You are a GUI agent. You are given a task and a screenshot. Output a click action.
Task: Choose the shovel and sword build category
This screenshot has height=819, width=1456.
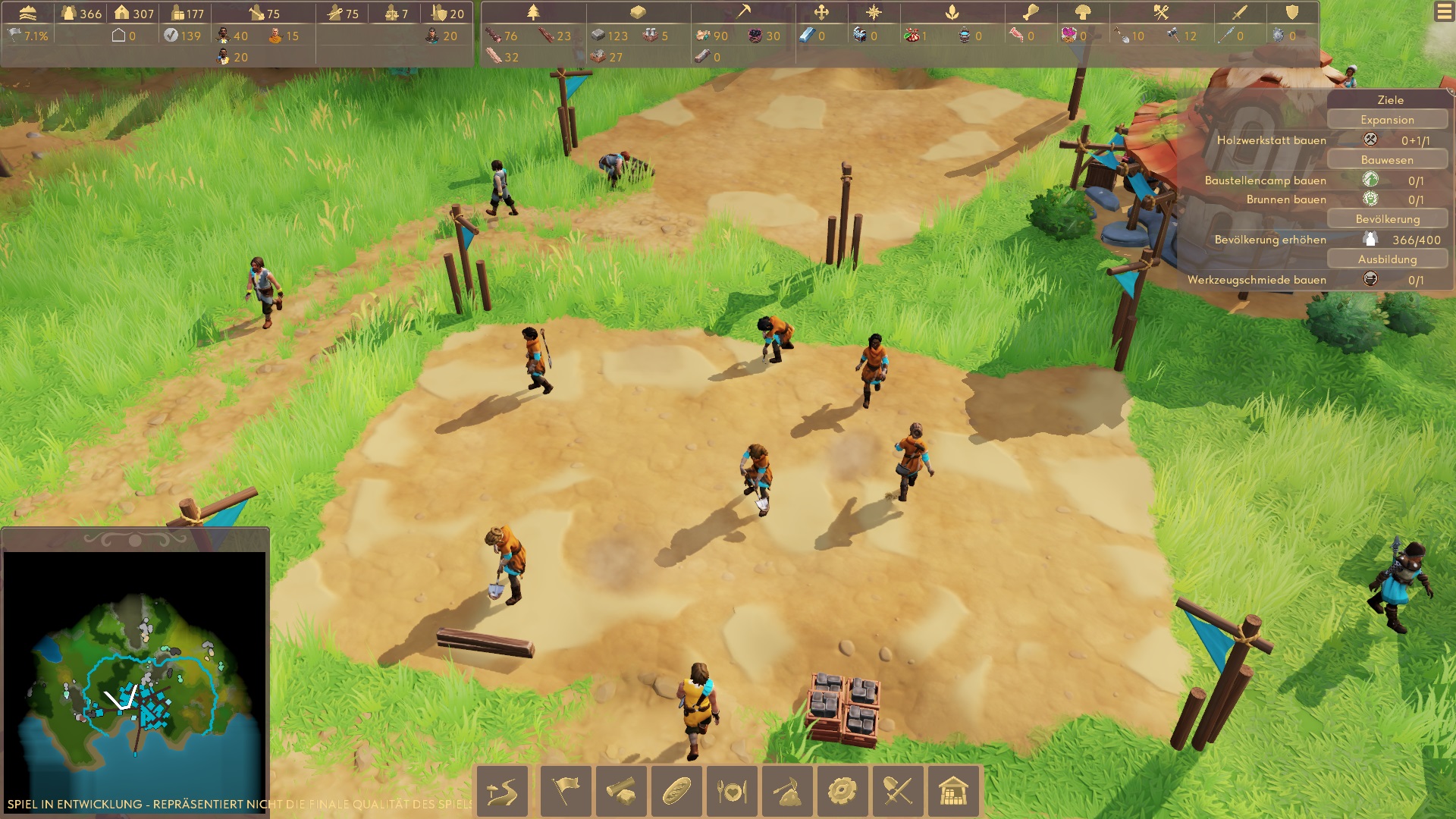pos(898,791)
